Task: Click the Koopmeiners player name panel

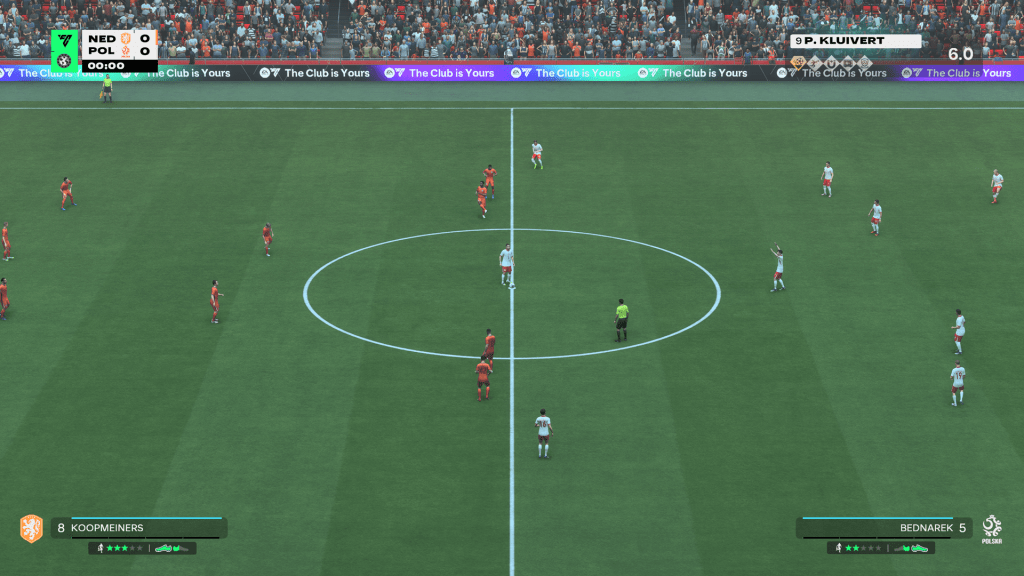Action: click(x=138, y=528)
